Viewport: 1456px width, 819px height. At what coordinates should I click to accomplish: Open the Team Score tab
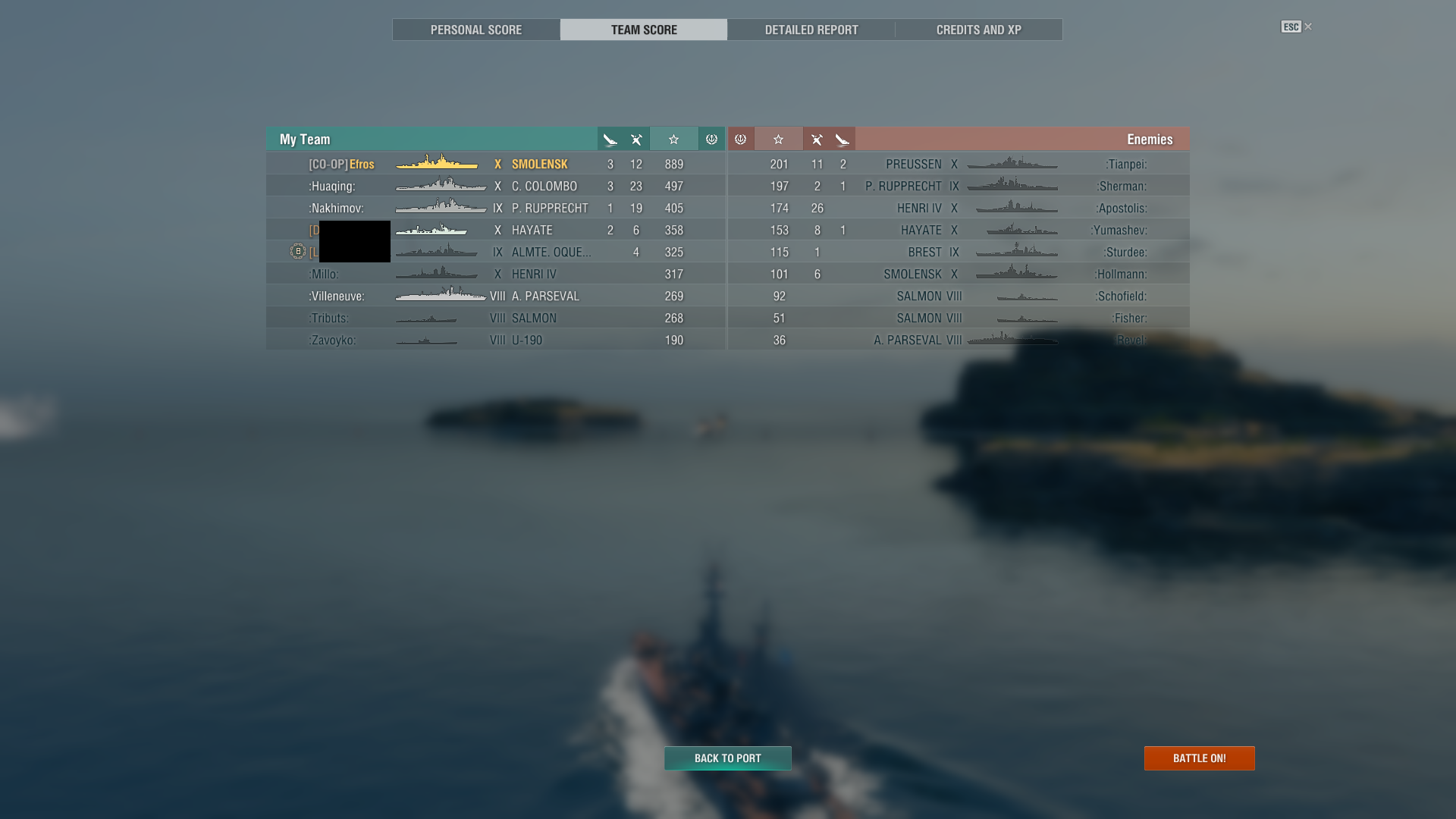coord(643,30)
